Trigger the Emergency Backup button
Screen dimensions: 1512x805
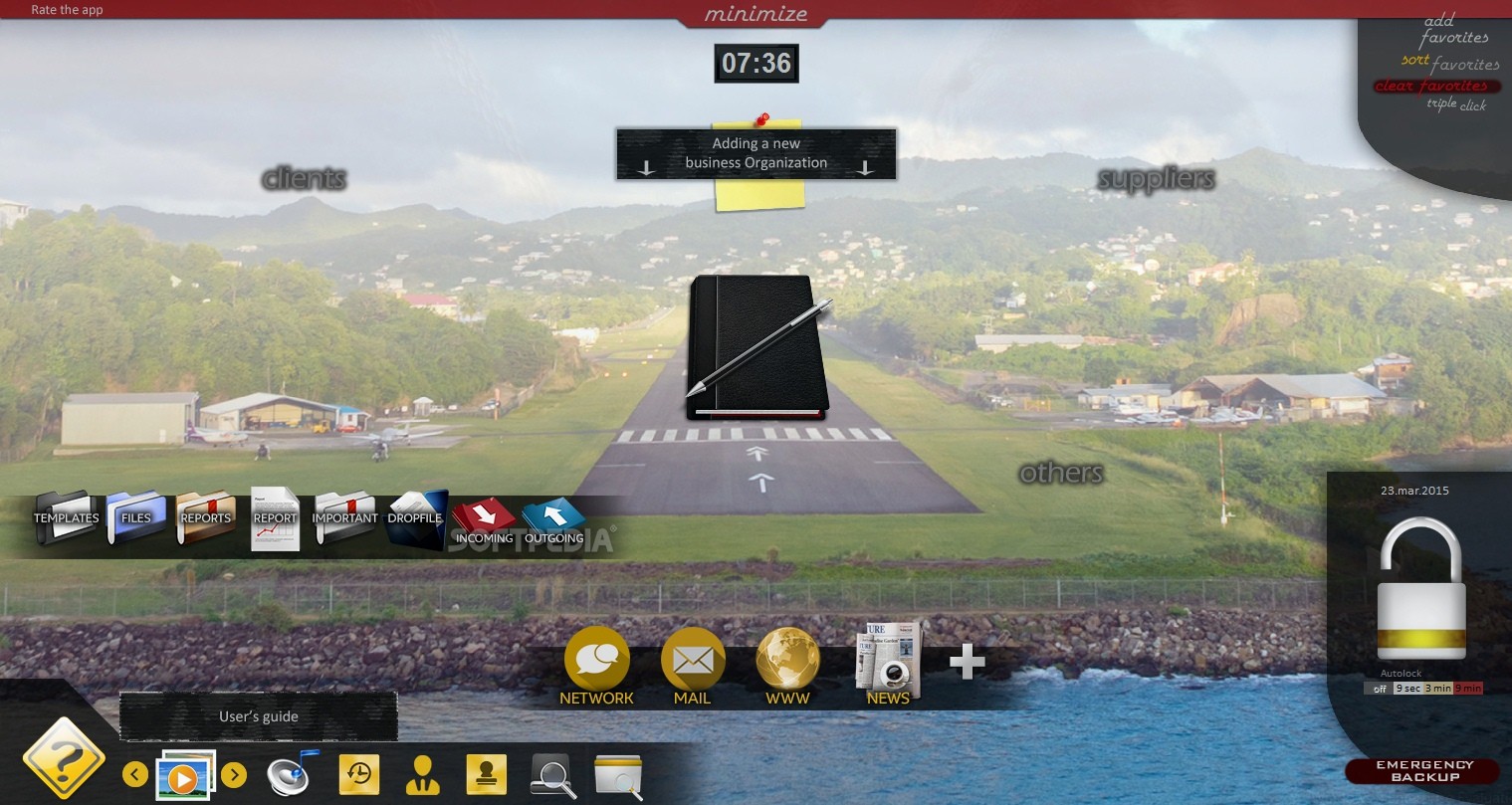1423,771
